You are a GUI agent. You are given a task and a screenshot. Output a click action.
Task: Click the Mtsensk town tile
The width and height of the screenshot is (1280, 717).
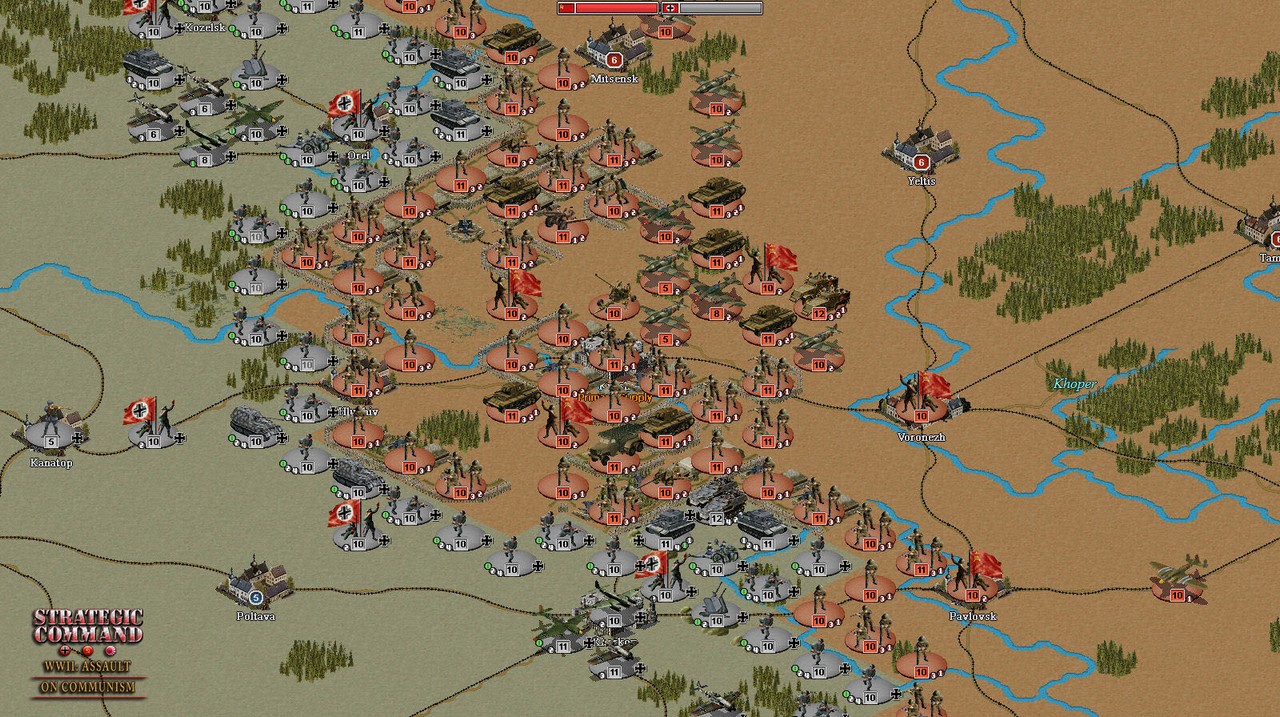tap(613, 48)
